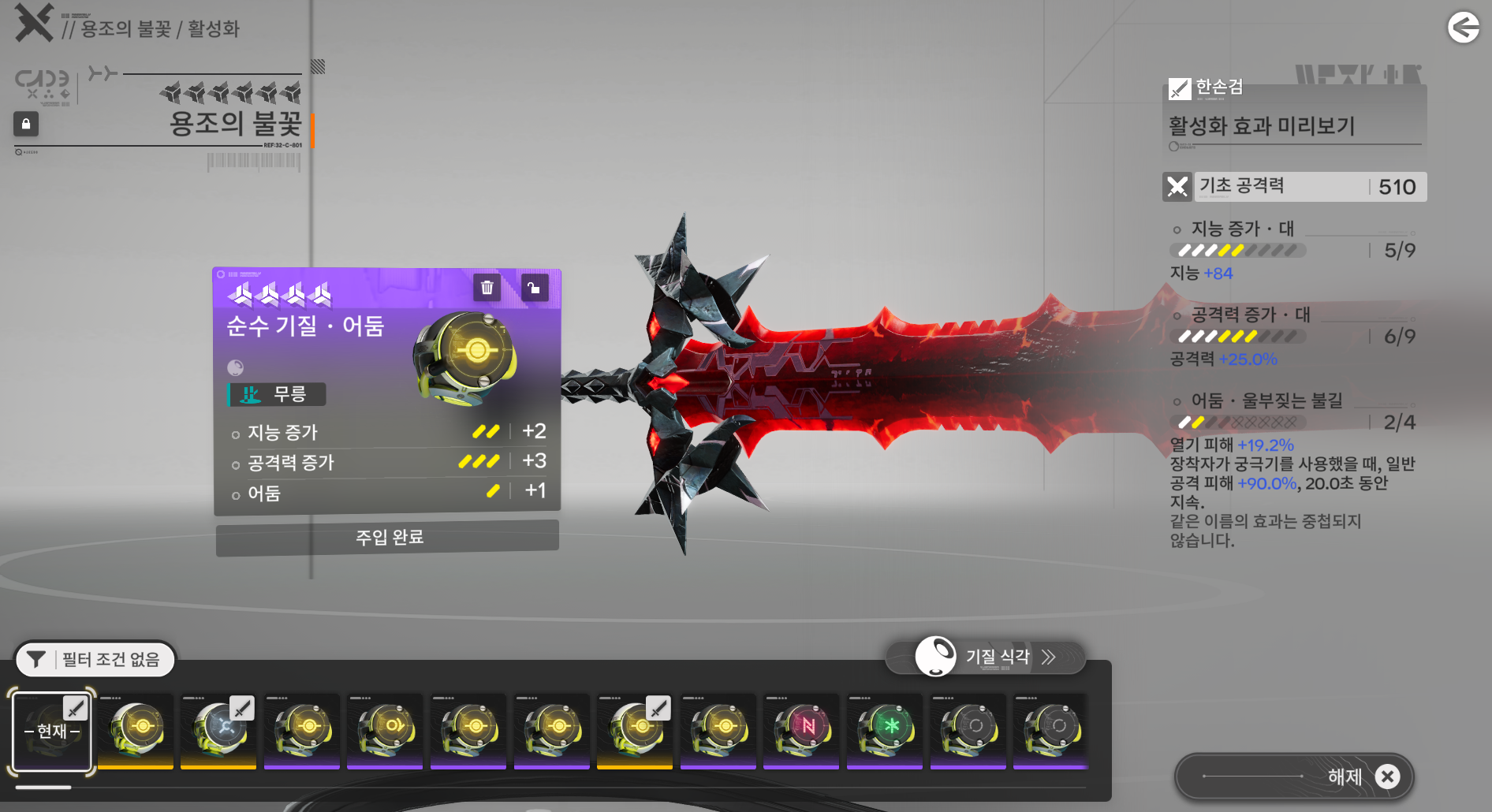Open the 필터 조건 없음 filter
The height and width of the screenshot is (812, 1492).
pyautogui.click(x=95, y=659)
